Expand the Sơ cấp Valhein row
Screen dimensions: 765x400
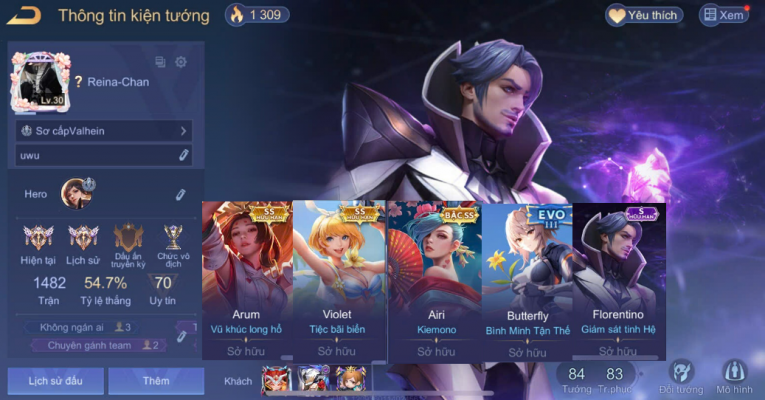[x=104, y=131]
